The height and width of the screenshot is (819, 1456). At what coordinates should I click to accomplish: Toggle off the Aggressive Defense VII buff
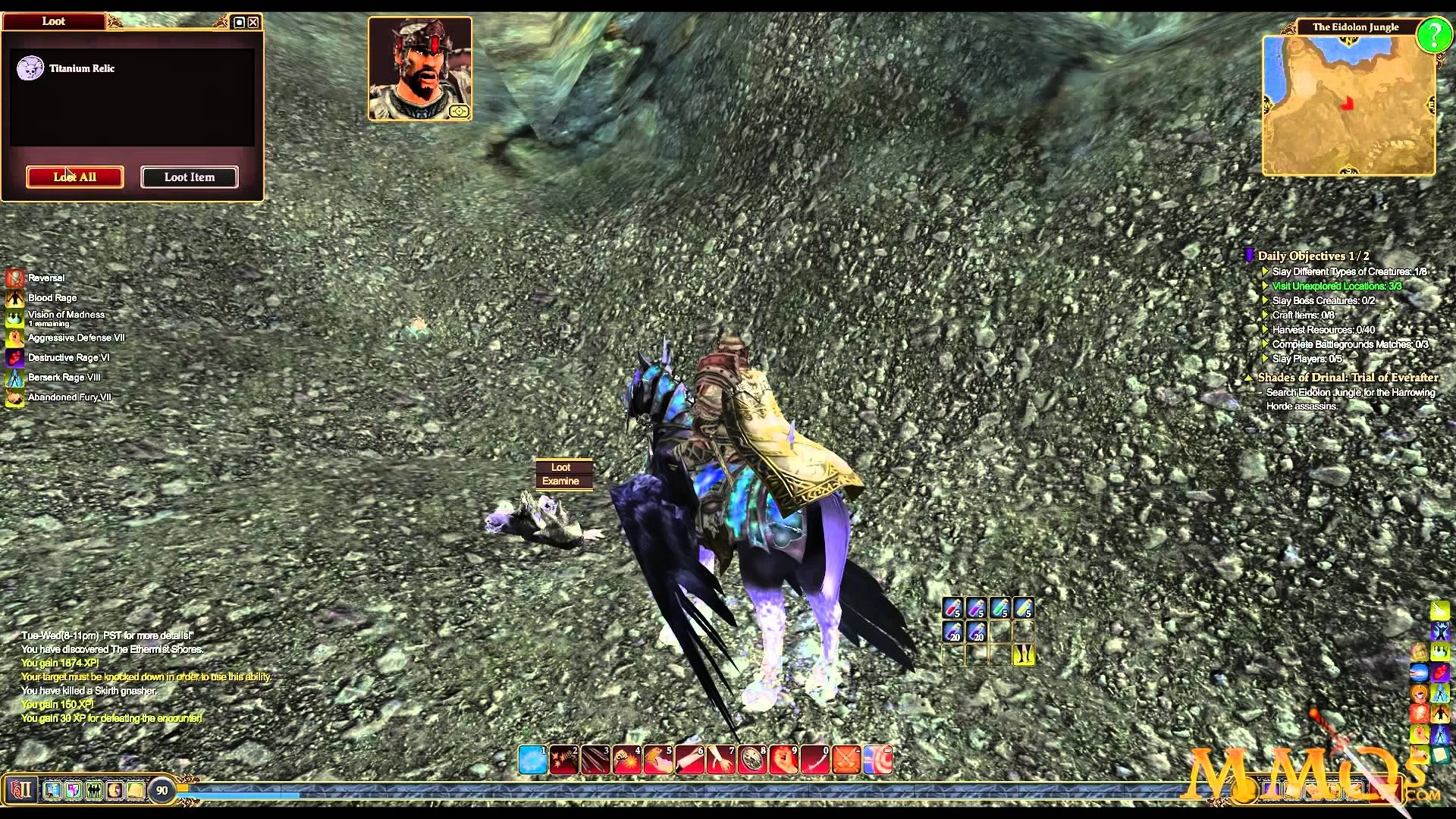[14, 338]
